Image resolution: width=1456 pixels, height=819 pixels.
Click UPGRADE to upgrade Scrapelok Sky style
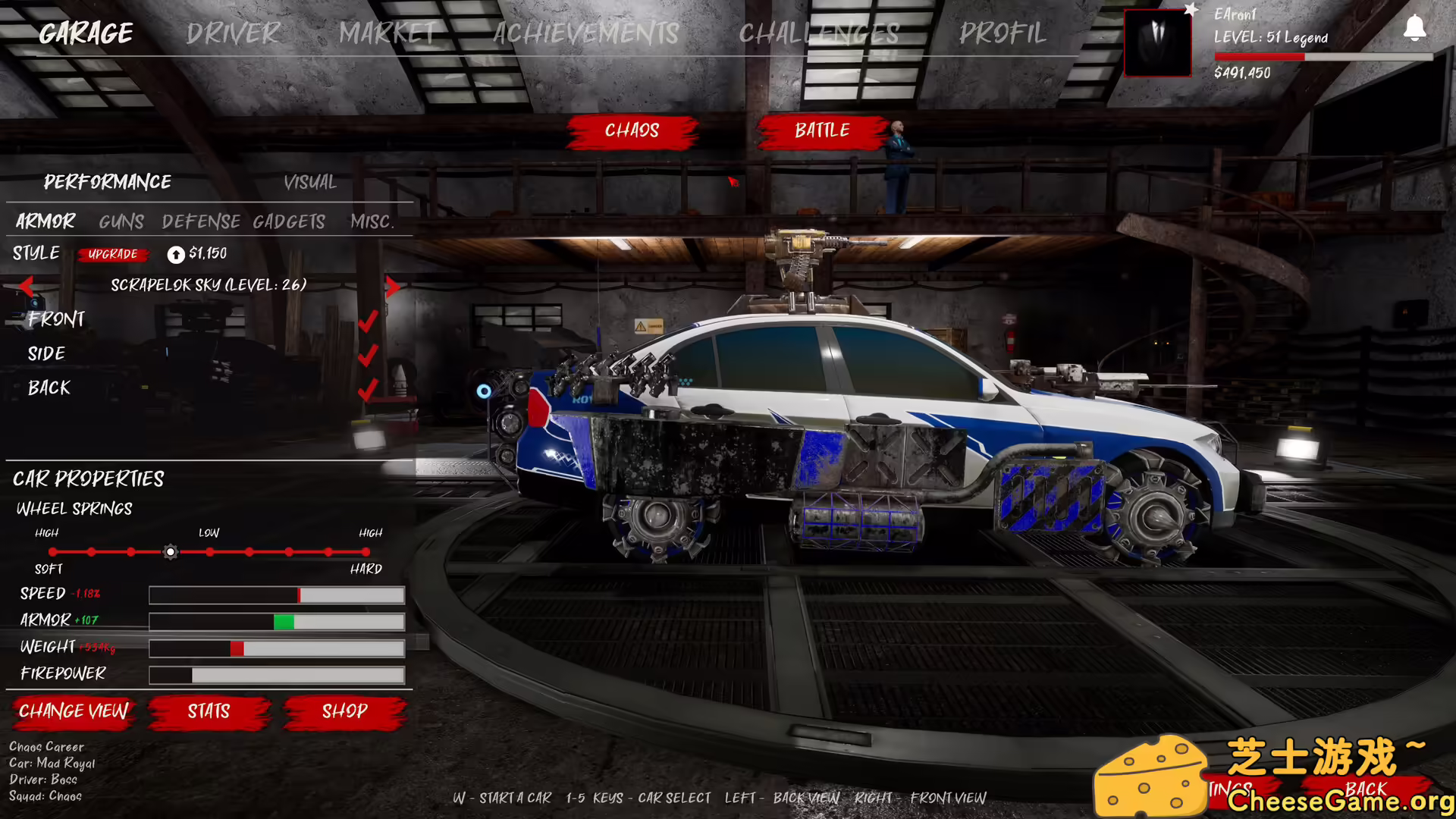tap(112, 255)
